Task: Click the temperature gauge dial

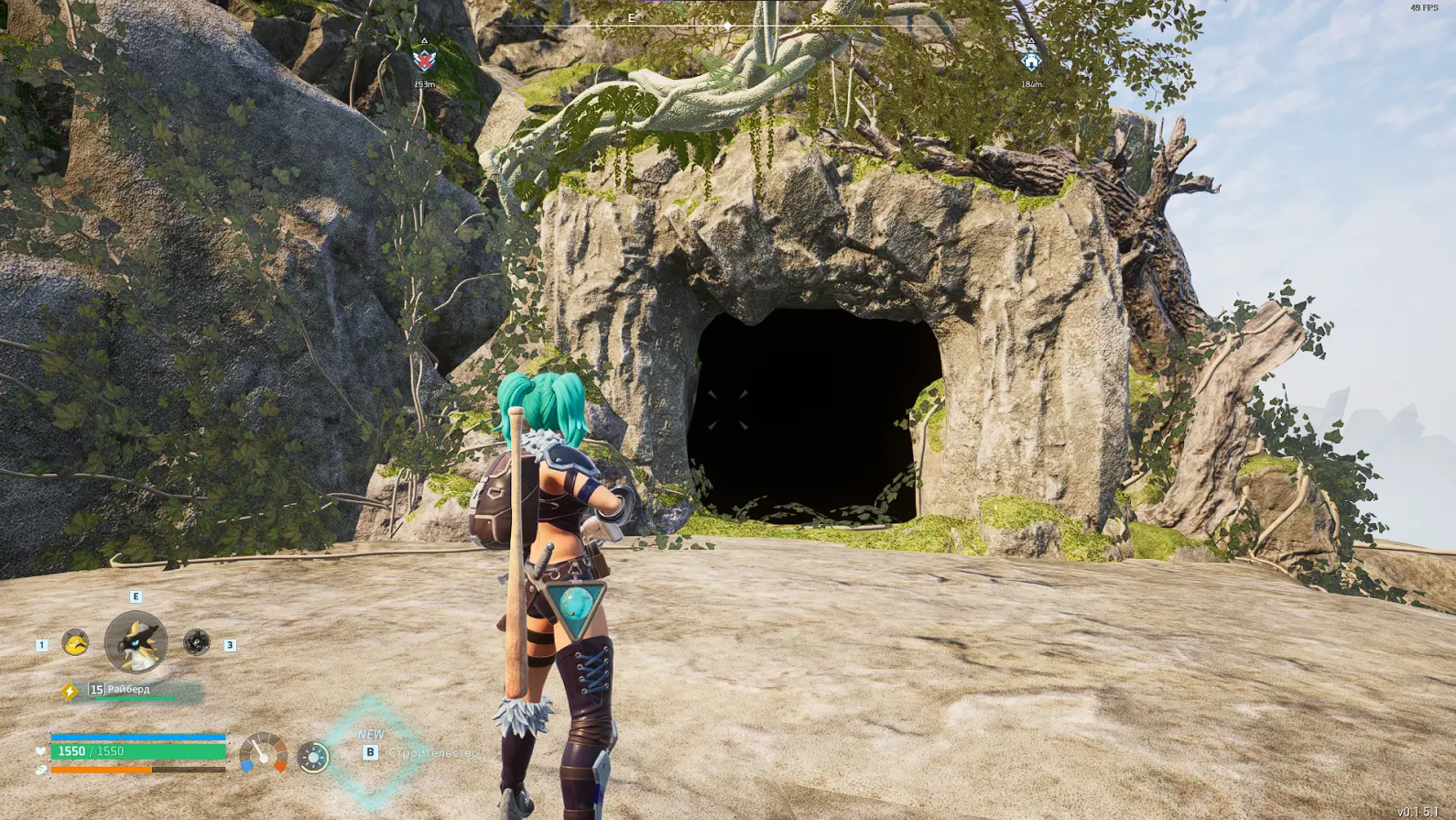Action: coord(263,754)
